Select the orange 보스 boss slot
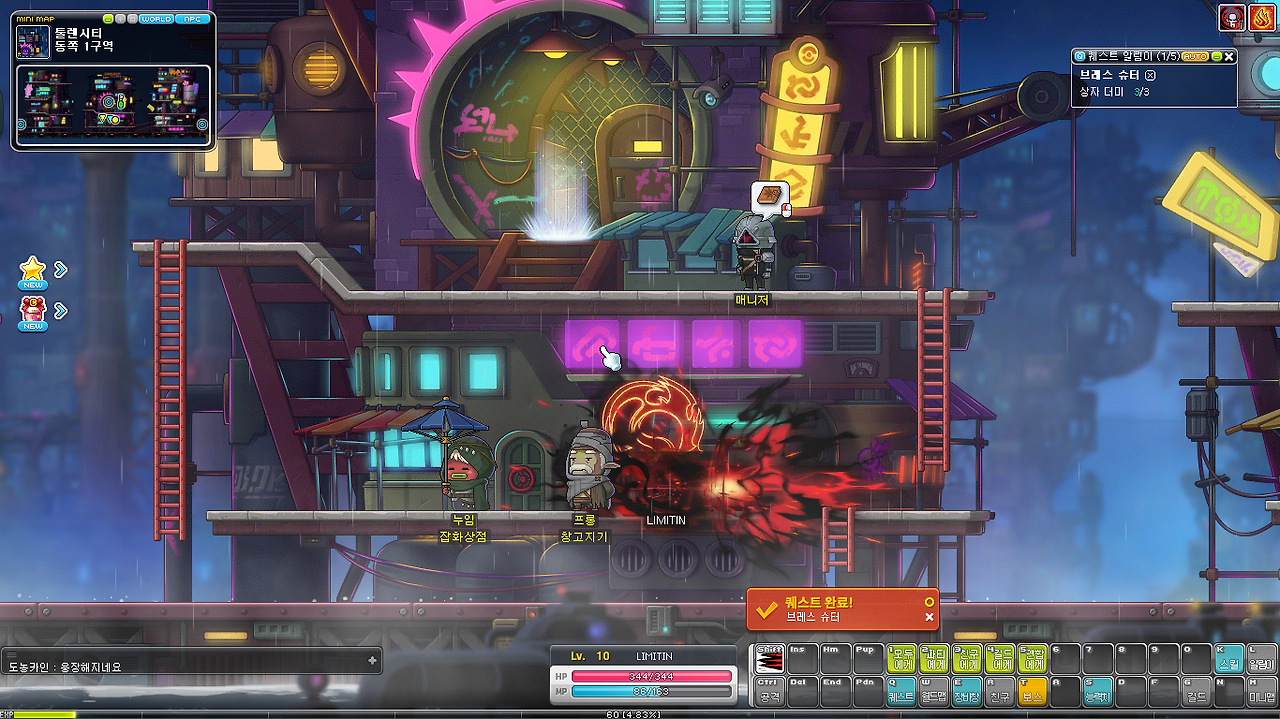This screenshot has width=1280, height=719. coord(1032,690)
